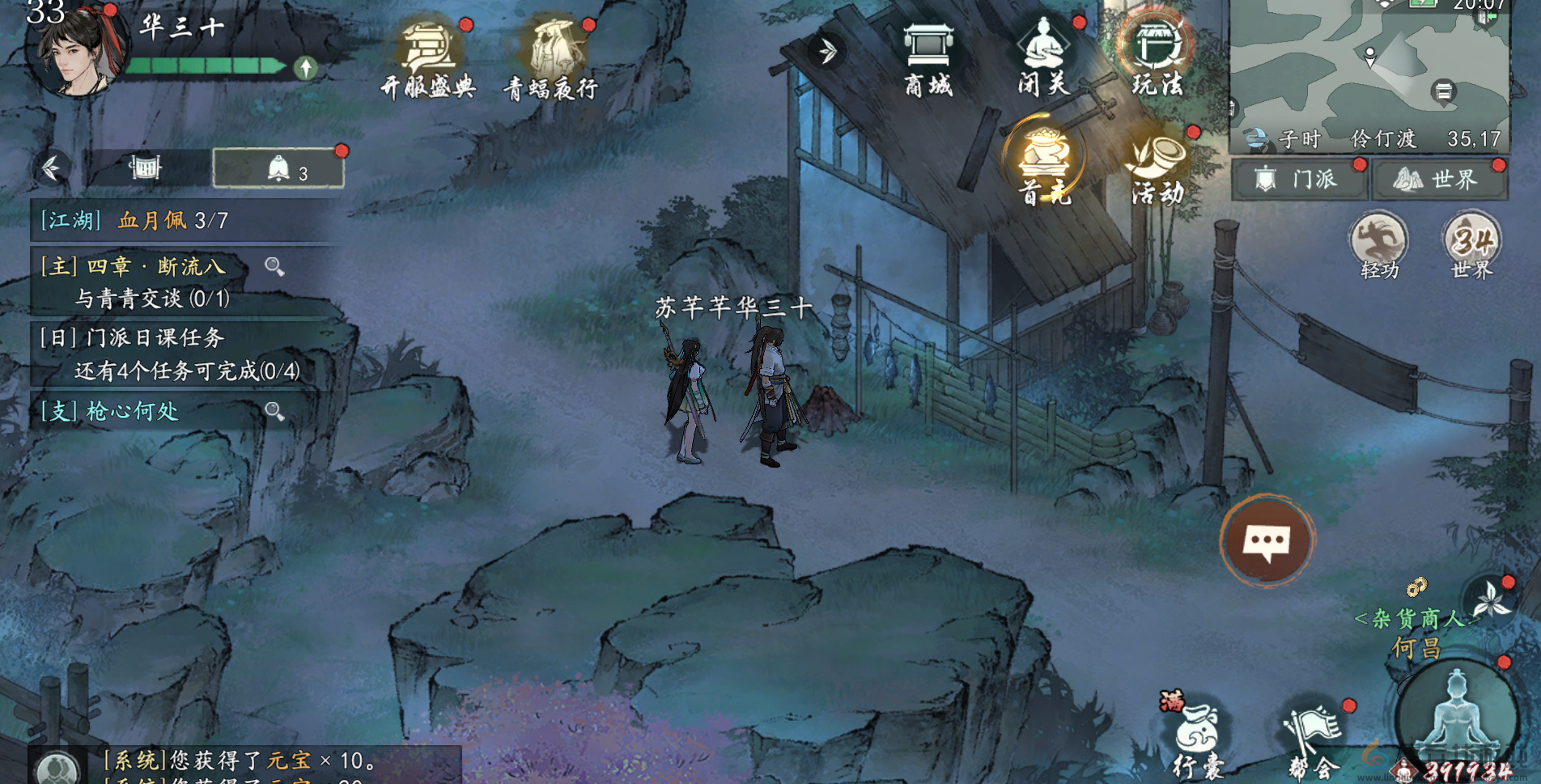Open the 开服盛典 event icon
The height and width of the screenshot is (784, 1541).
[429, 58]
